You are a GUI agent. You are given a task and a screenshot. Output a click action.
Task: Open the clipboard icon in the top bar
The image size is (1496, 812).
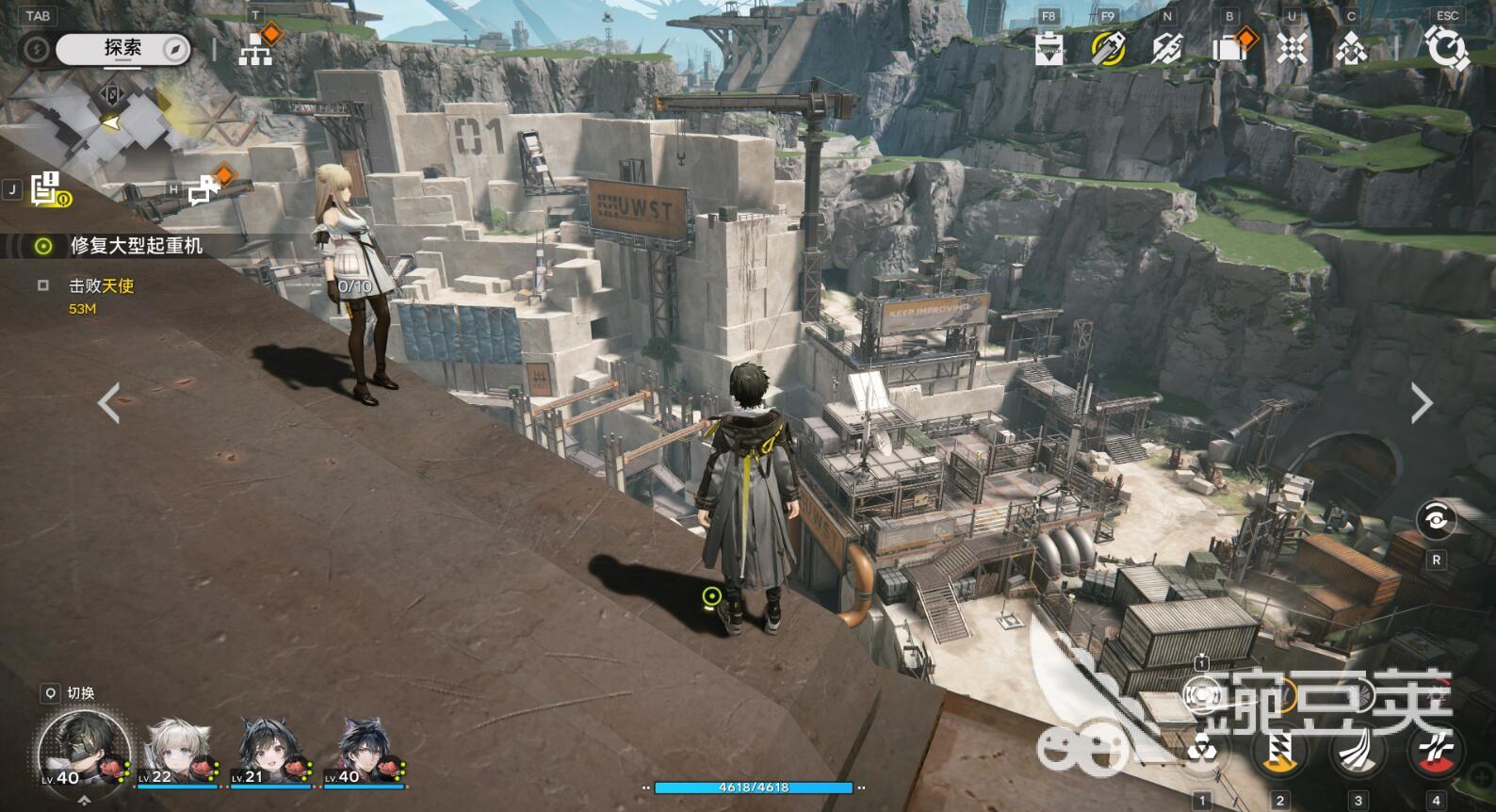(x=1049, y=47)
